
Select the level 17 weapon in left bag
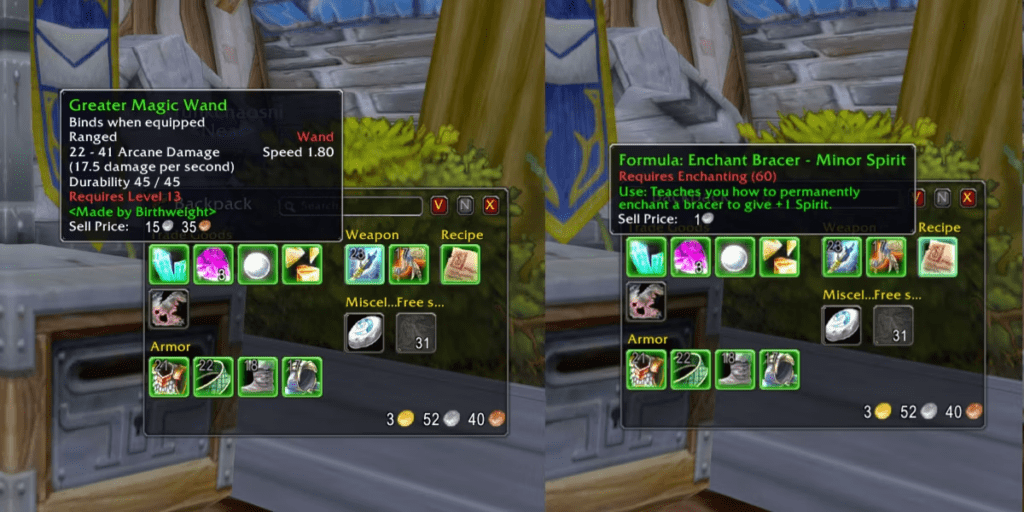point(408,264)
